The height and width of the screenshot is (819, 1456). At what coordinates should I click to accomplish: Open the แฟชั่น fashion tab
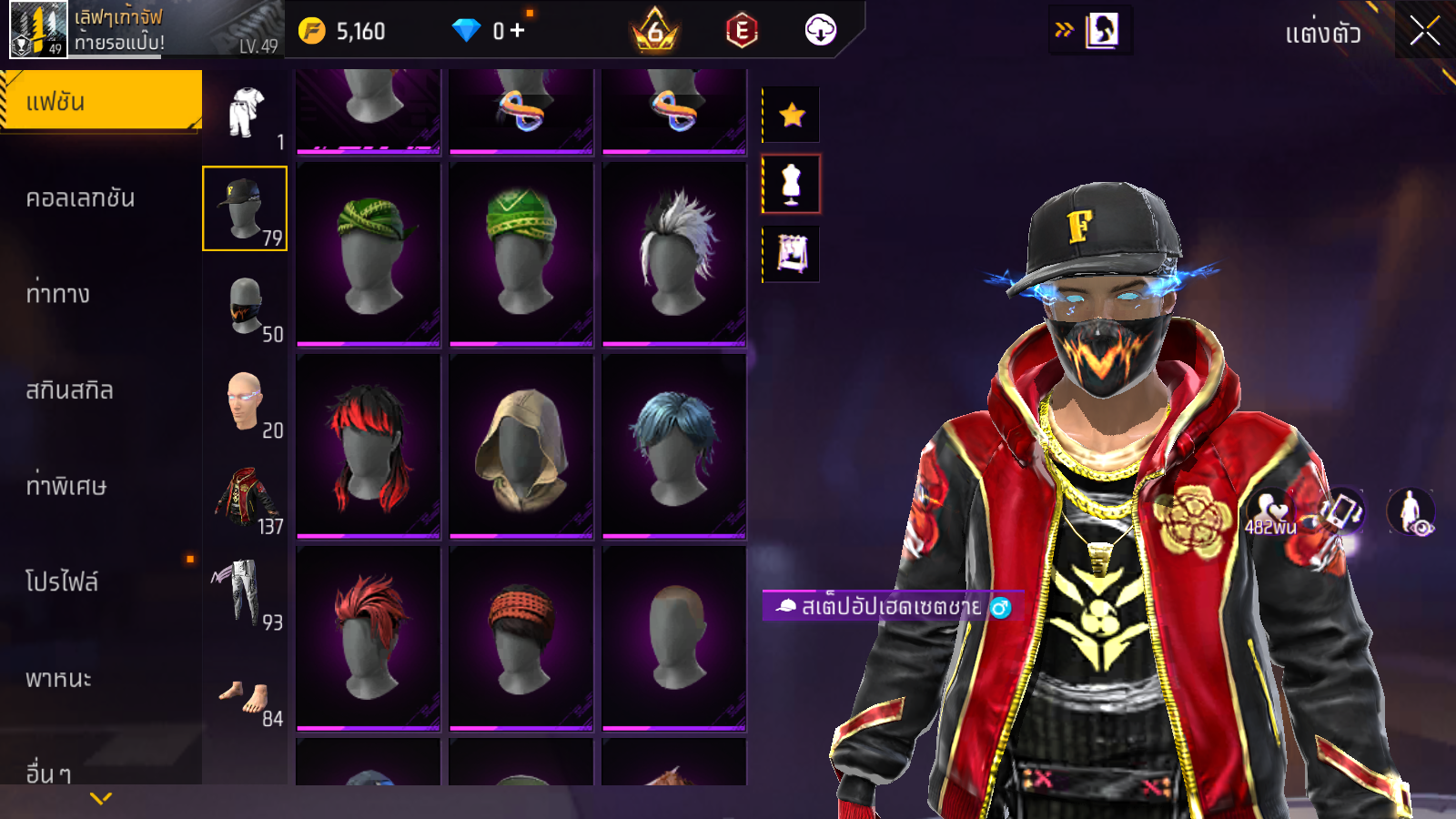click(100, 101)
